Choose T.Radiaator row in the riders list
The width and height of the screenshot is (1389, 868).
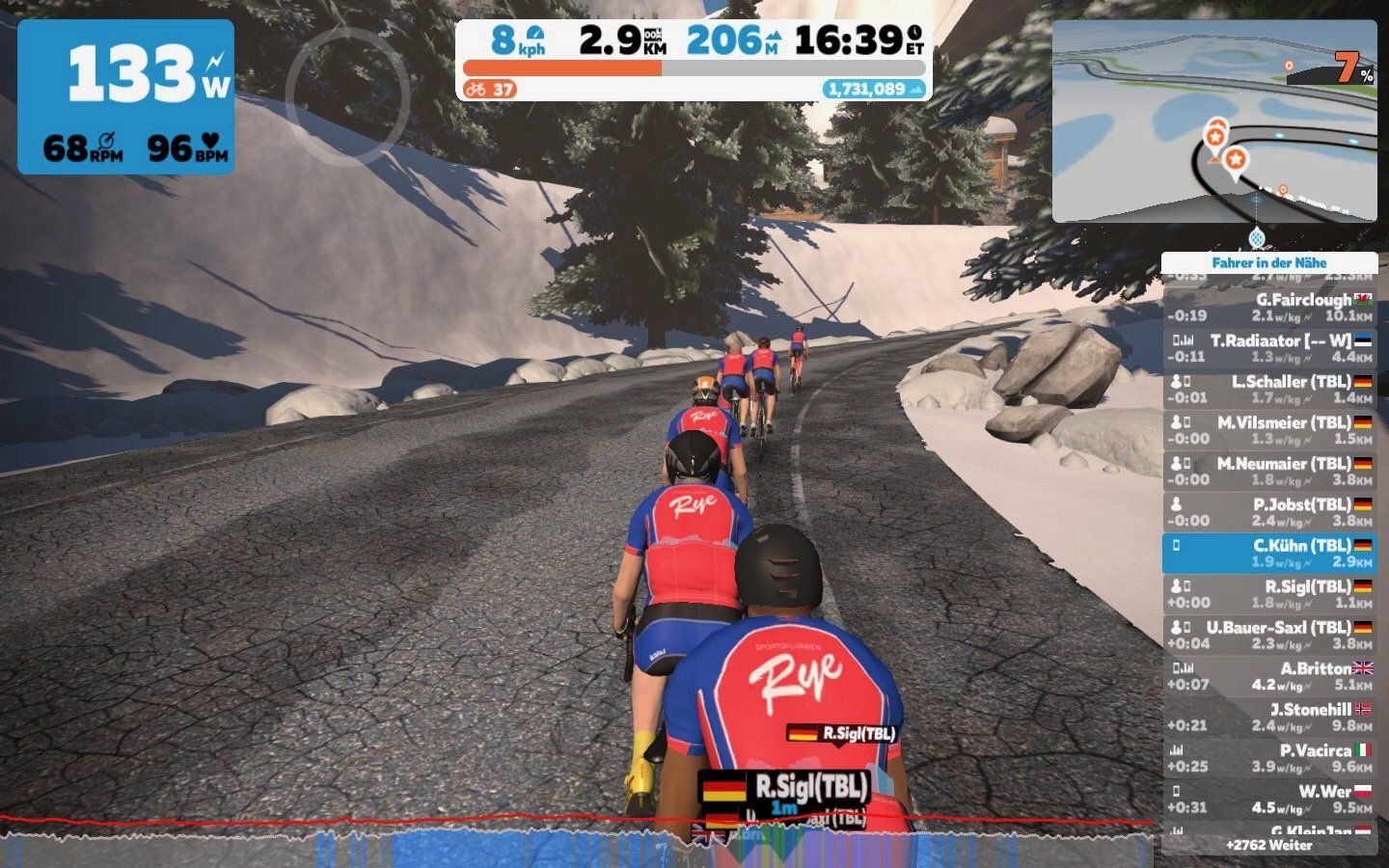click(x=1268, y=348)
